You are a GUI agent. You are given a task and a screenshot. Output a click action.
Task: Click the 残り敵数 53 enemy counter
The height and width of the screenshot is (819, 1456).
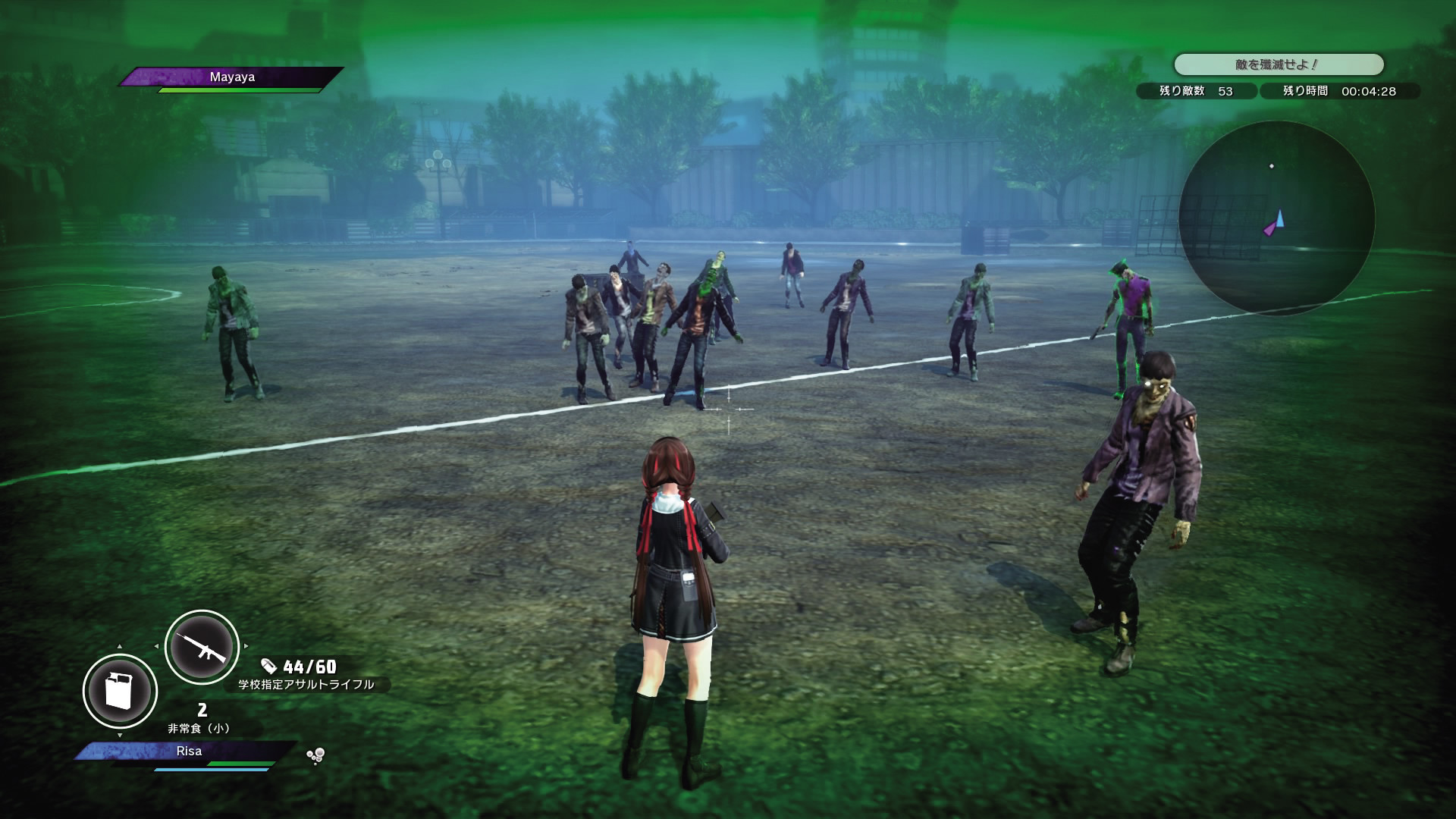(x=1197, y=92)
